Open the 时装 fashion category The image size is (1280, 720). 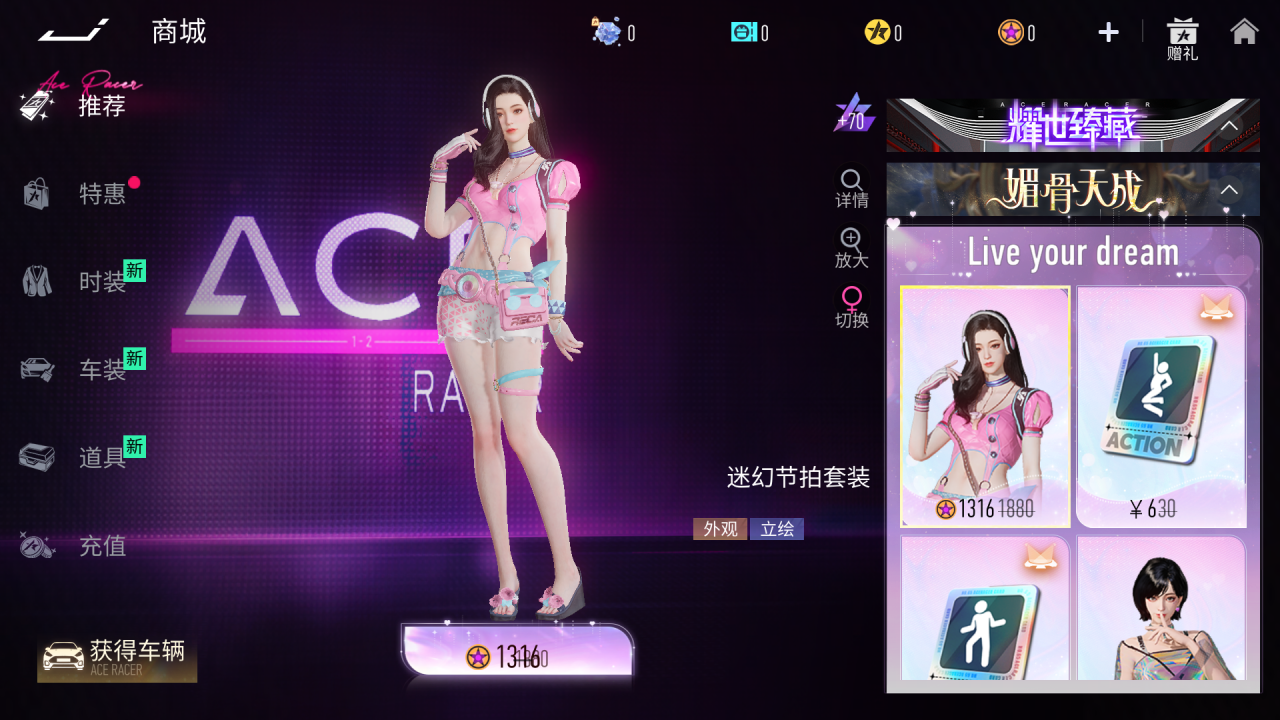tap(101, 282)
